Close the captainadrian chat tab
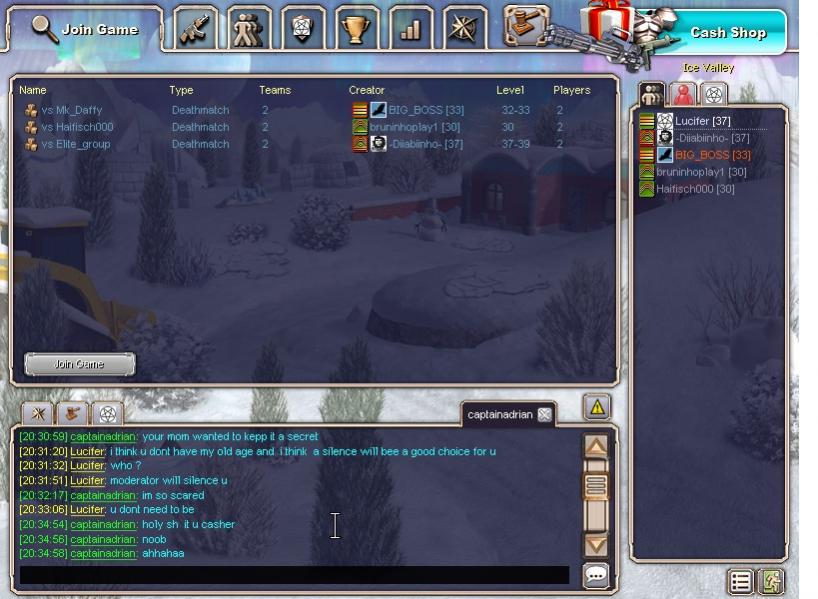Image resolution: width=818 pixels, height=599 pixels. click(544, 414)
